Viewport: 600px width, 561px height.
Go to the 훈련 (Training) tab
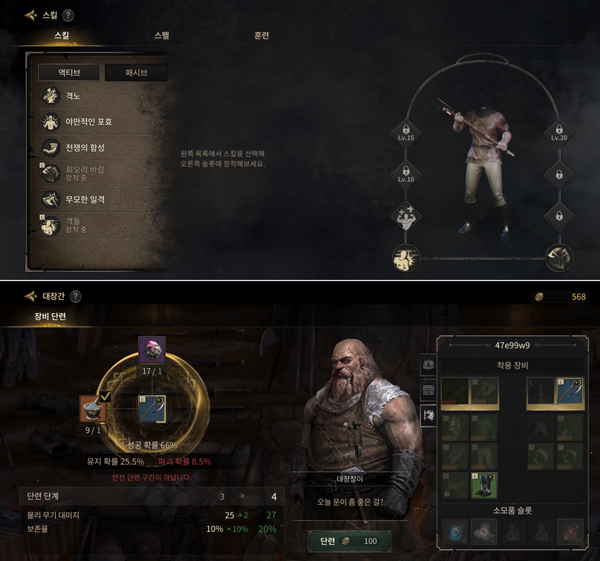tap(261, 36)
